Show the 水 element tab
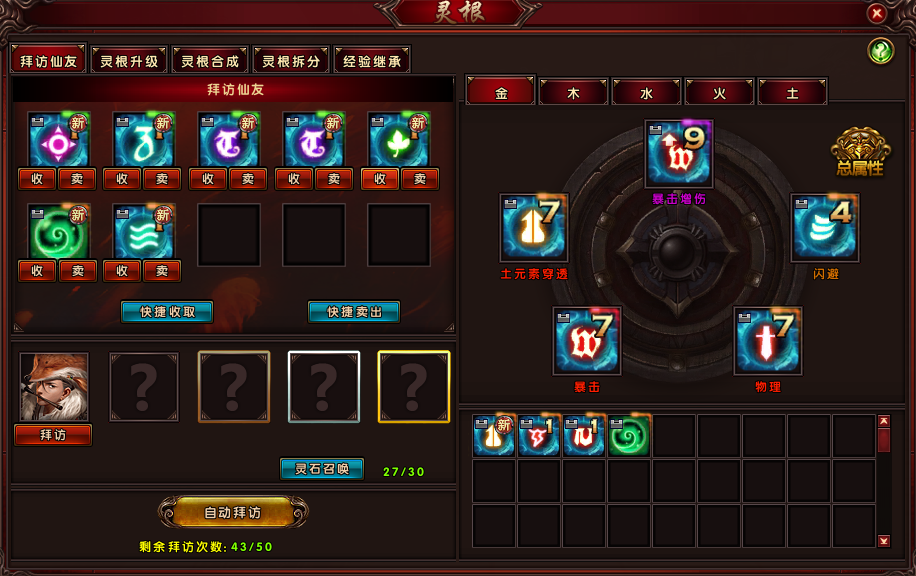 pos(647,93)
